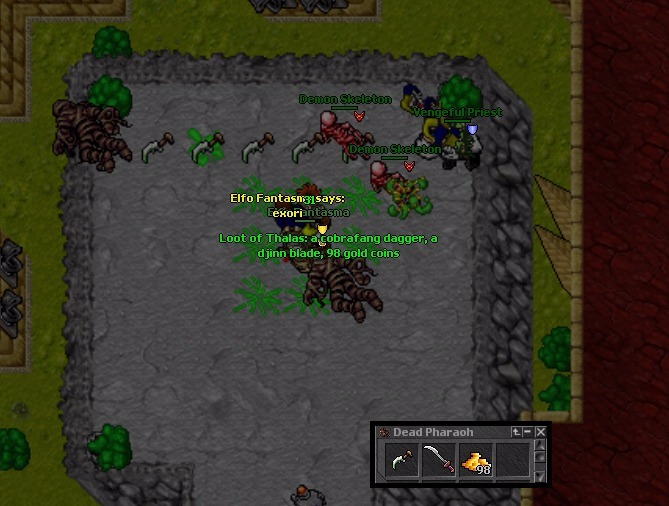Minimize the Dead Pharaoh container window
This screenshot has width=669, height=506.
pos(529,432)
